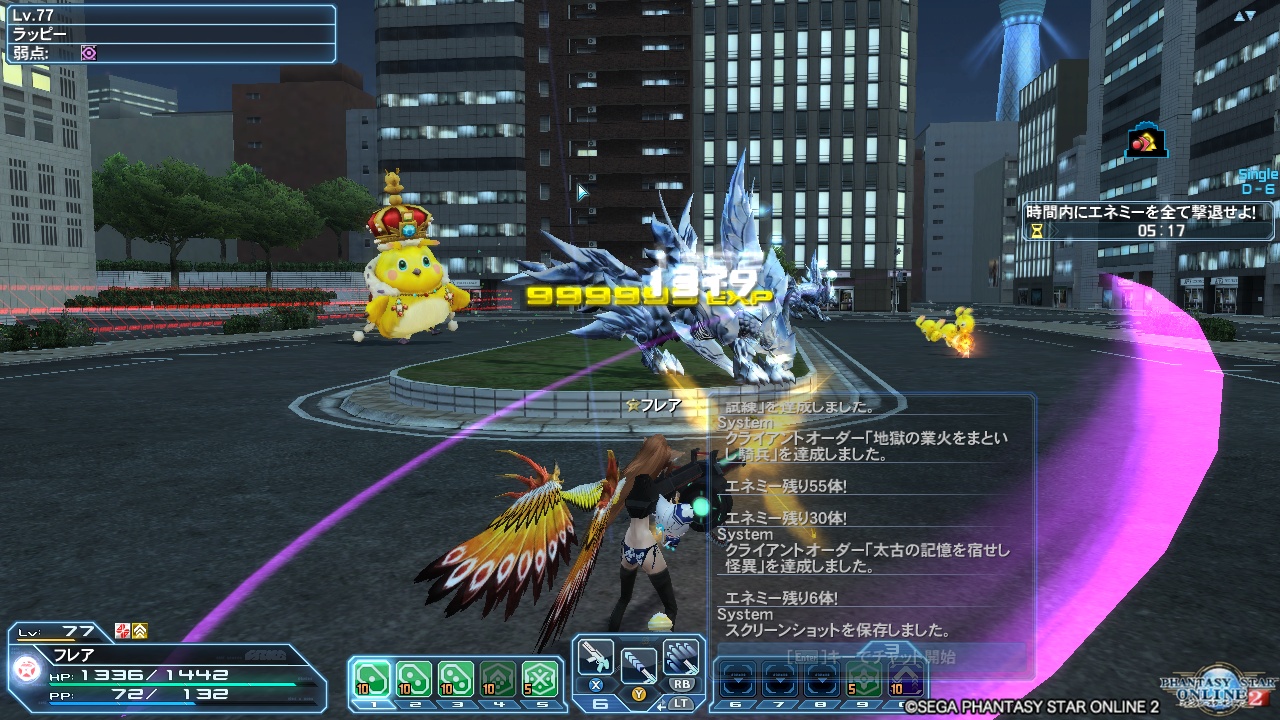Click the trimate icon in slot 3
Screen dimensions: 1280x720
[x=456, y=679]
